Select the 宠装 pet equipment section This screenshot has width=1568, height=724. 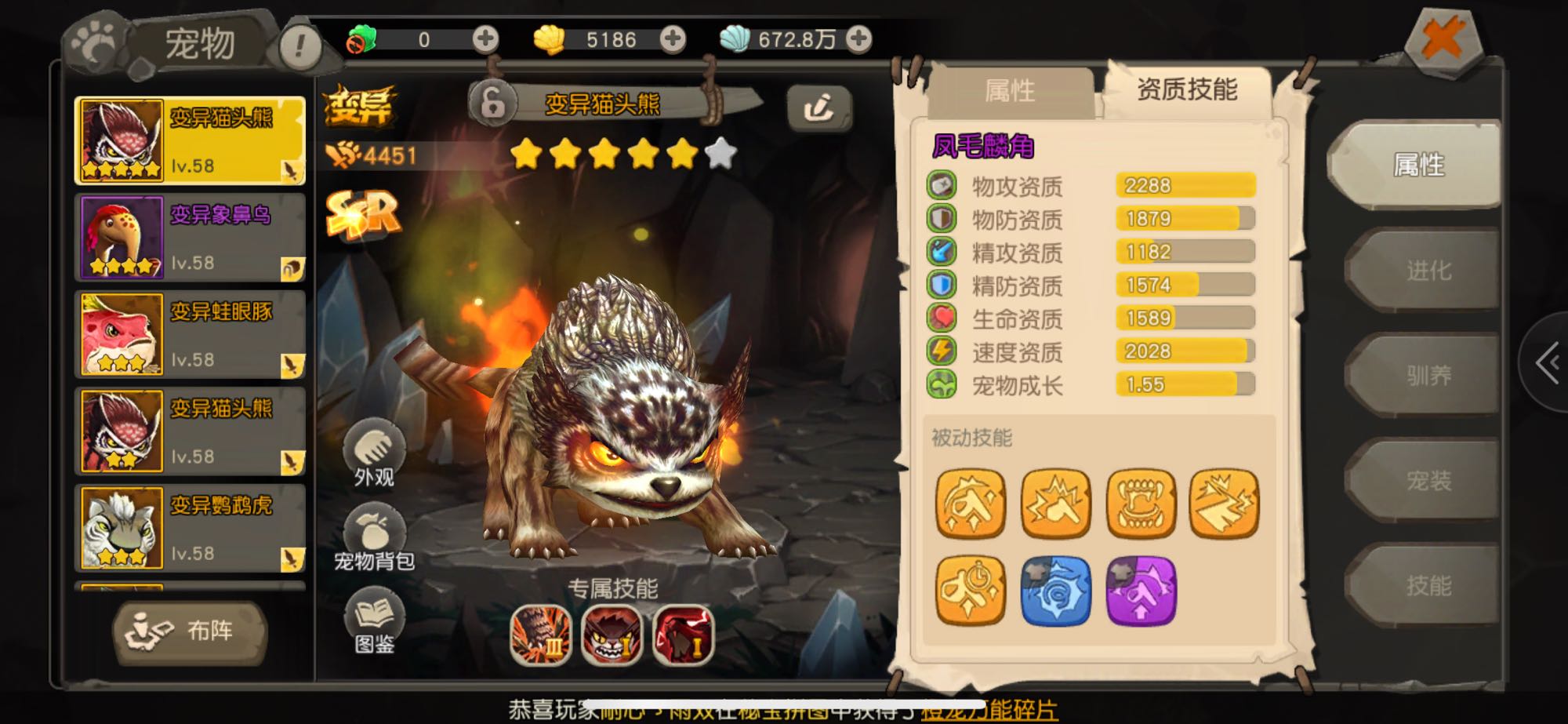tap(1427, 480)
